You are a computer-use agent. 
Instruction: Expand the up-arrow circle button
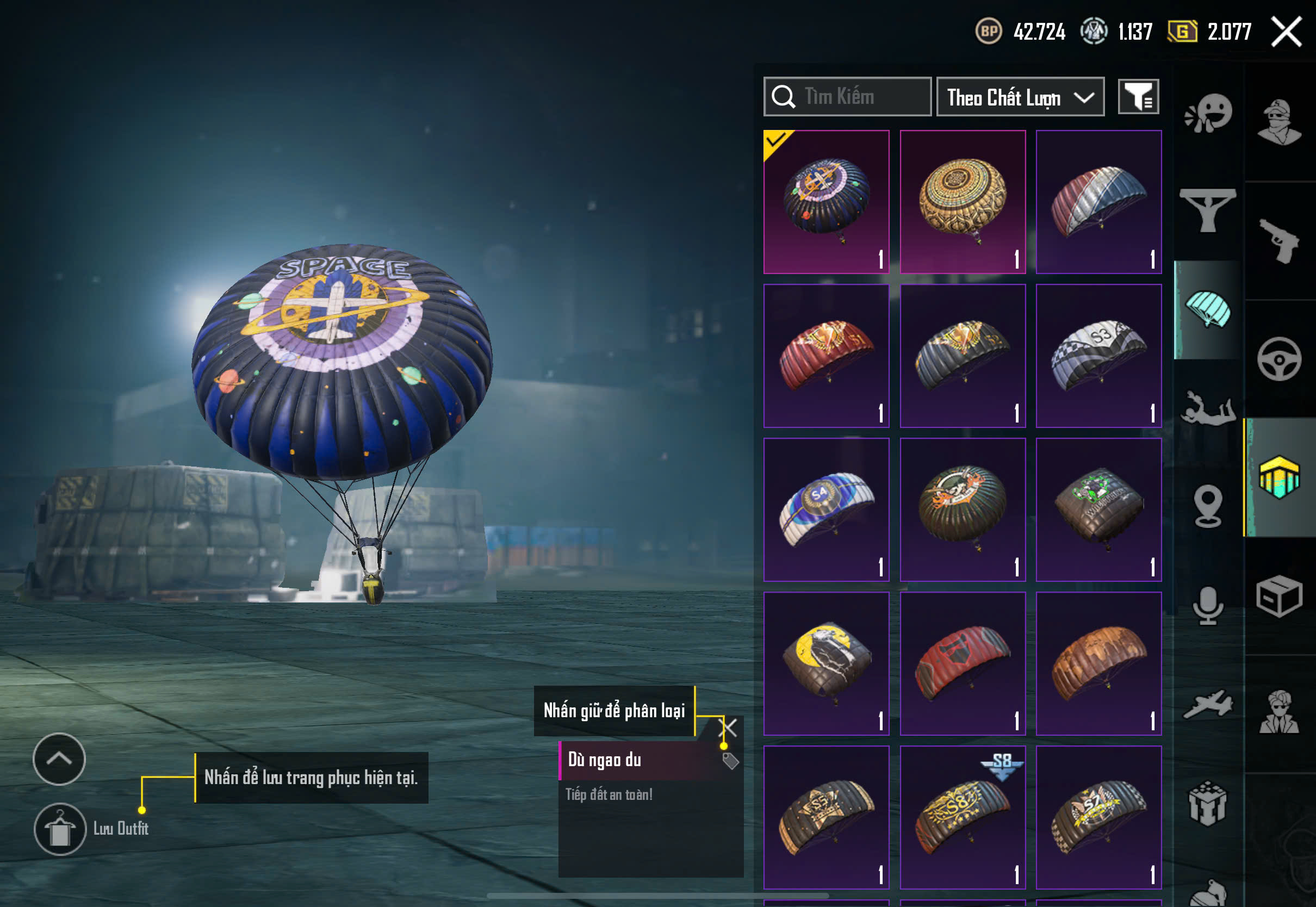pyautogui.click(x=59, y=759)
